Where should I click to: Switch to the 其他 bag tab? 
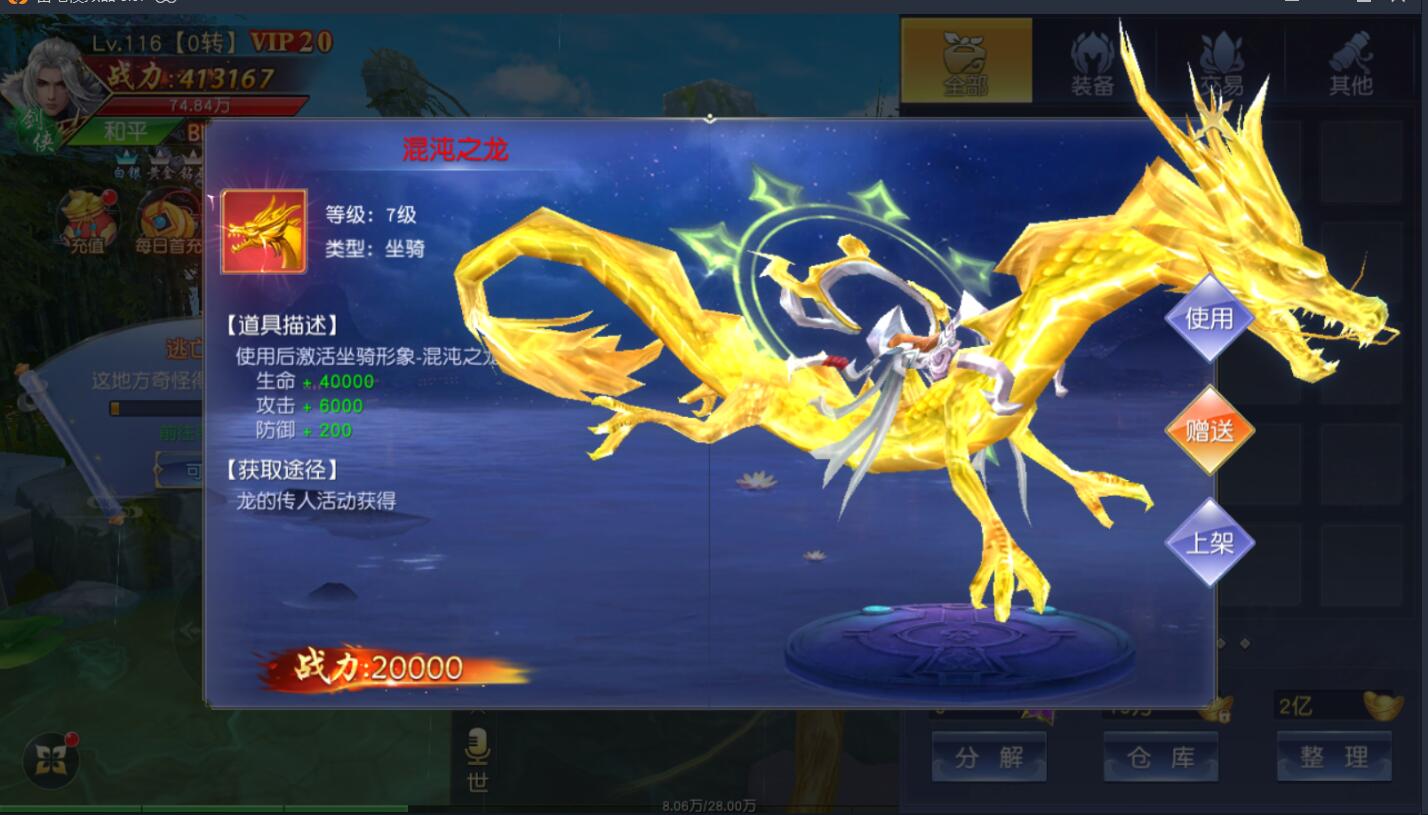[x=1350, y=61]
